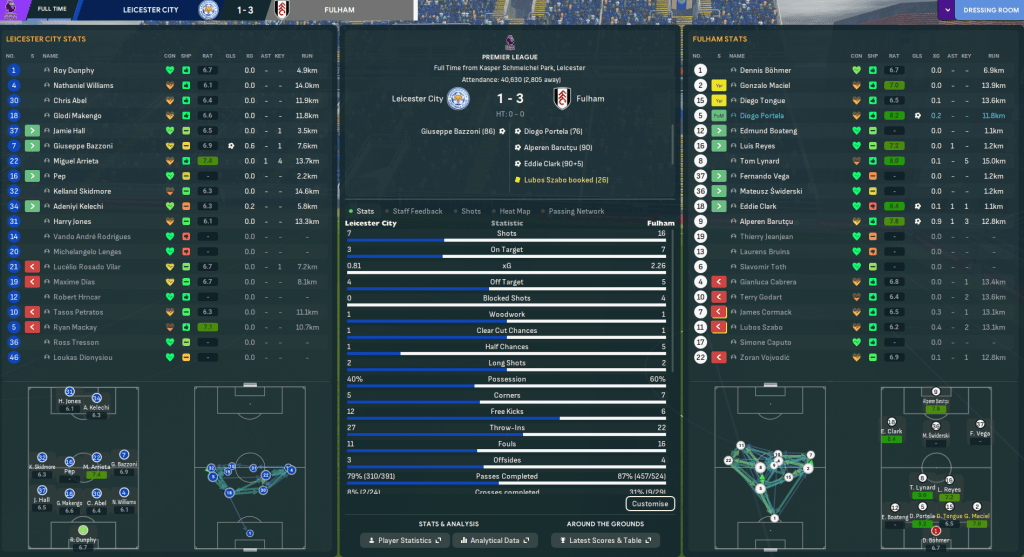
Task: Select Roy Dunphy in Leicester stats
Action: coord(73,71)
